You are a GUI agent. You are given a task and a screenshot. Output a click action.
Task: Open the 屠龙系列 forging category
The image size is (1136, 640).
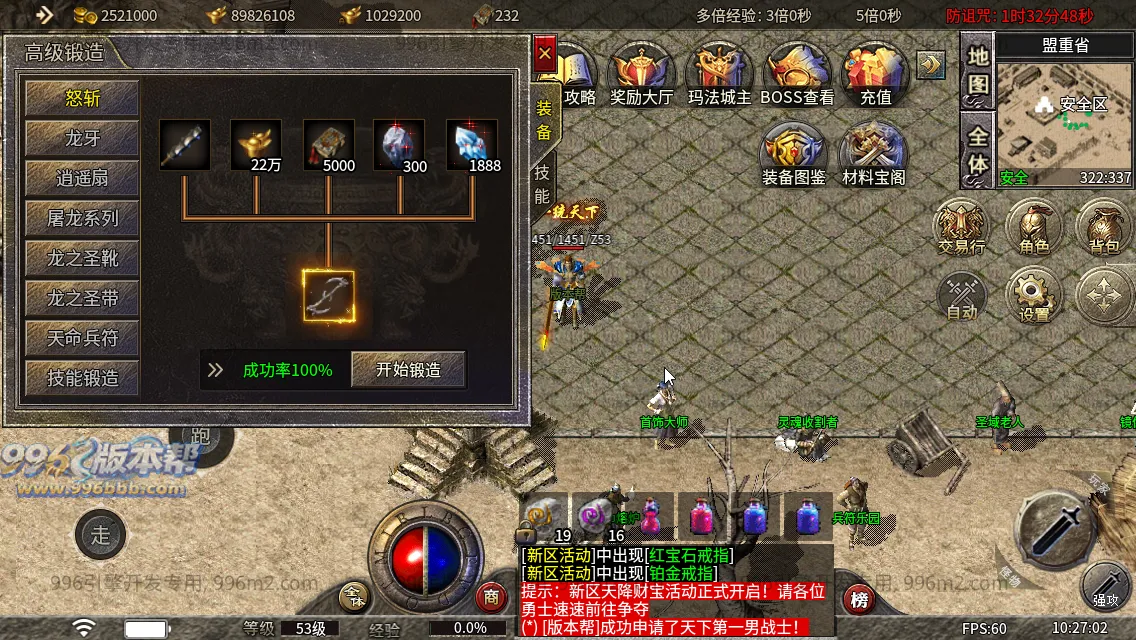(x=83, y=218)
